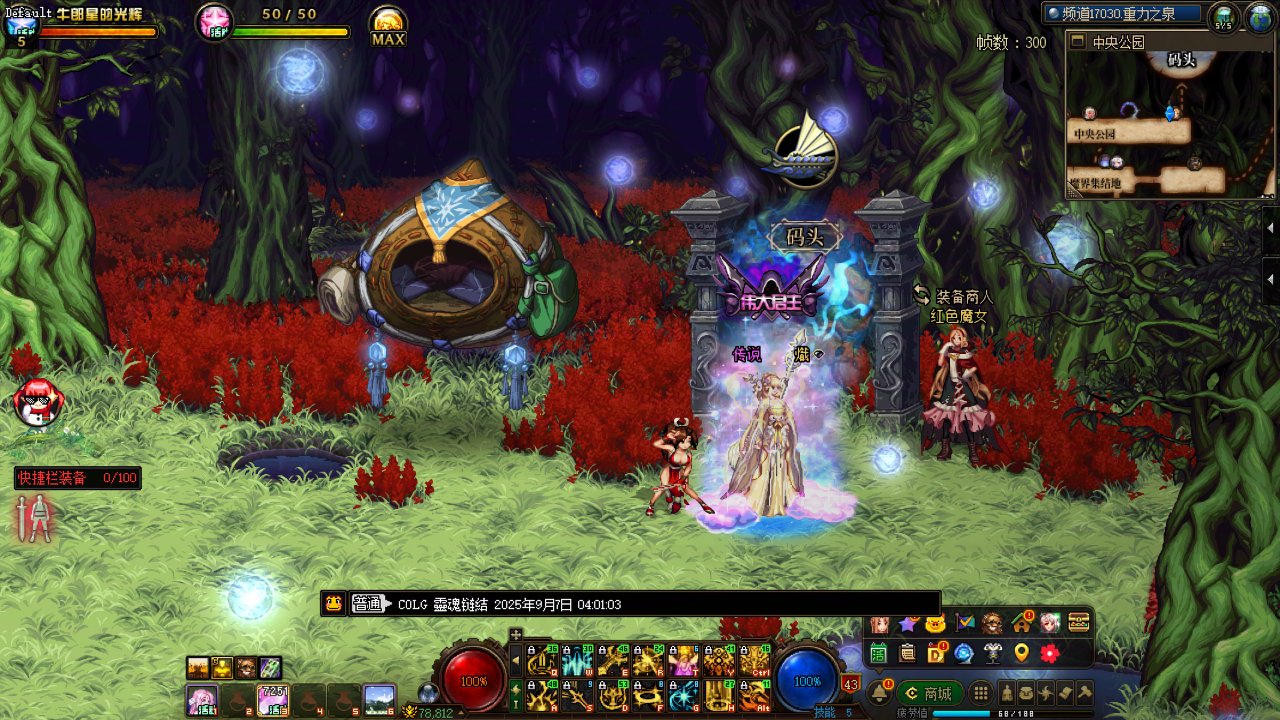Open the red flower event icon
Viewport: 1280px width, 720px height.
click(1049, 653)
